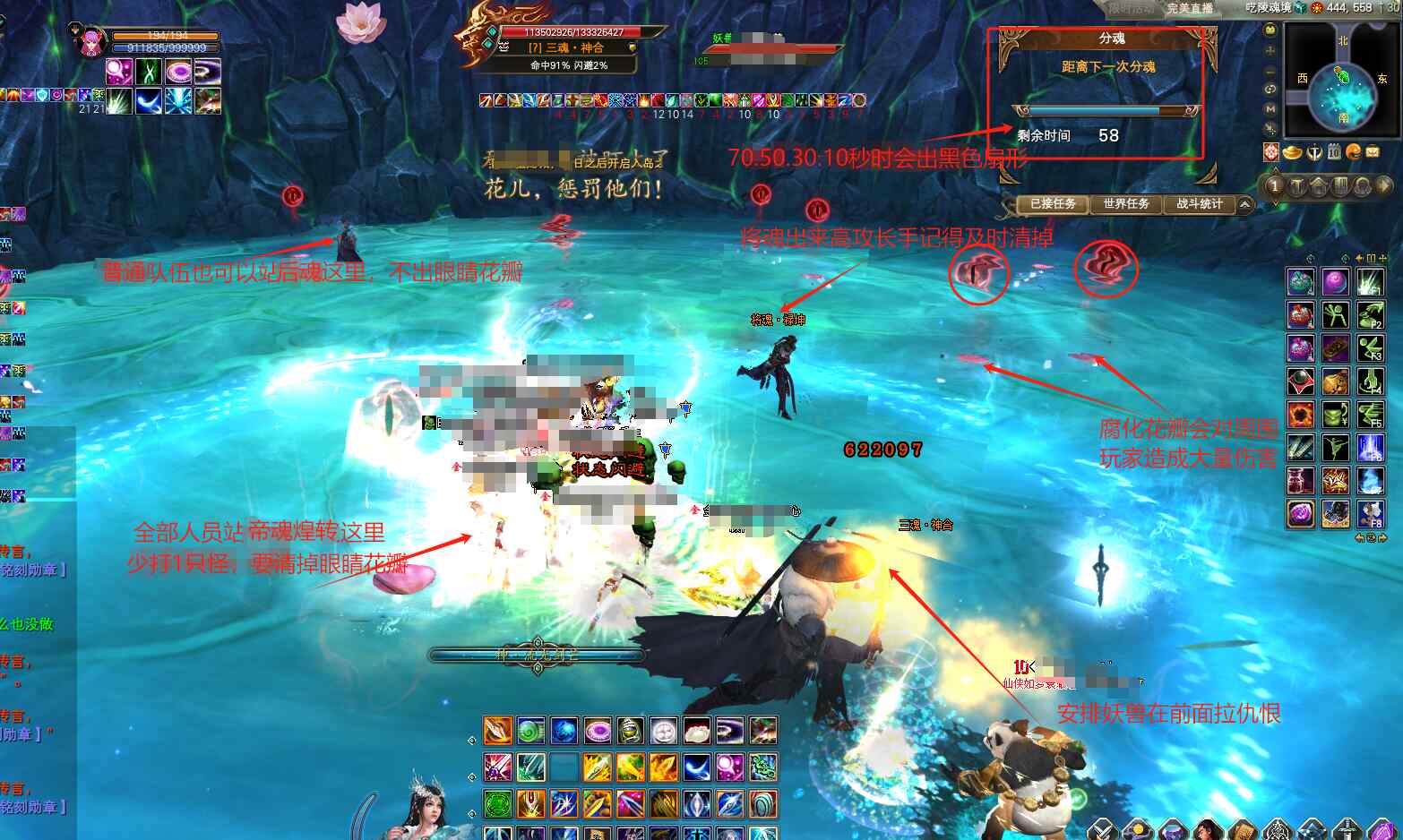Screen dimensions: 1403x840
Task: Open the gold ingot shop icon
Action: pos(1292,152)
